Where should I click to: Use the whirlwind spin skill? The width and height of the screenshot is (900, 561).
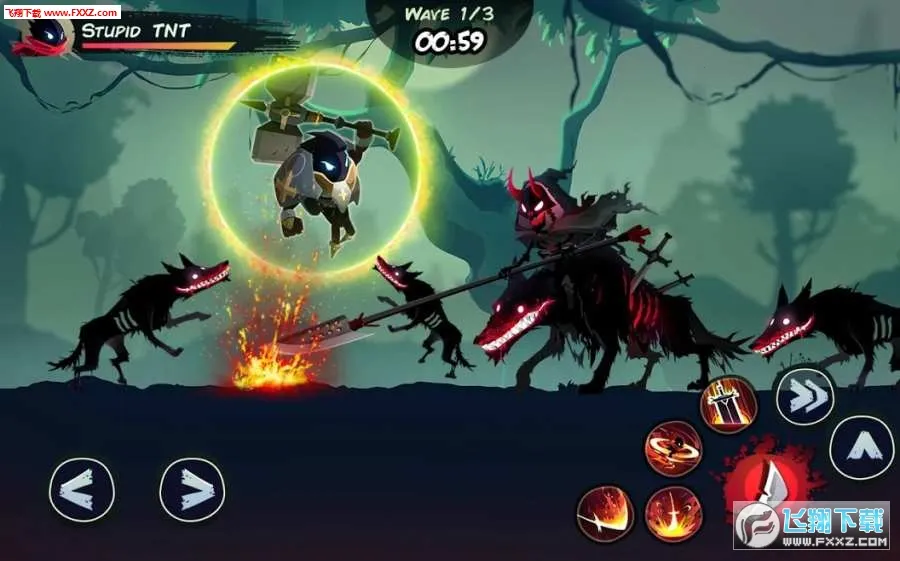pos(673,447)
